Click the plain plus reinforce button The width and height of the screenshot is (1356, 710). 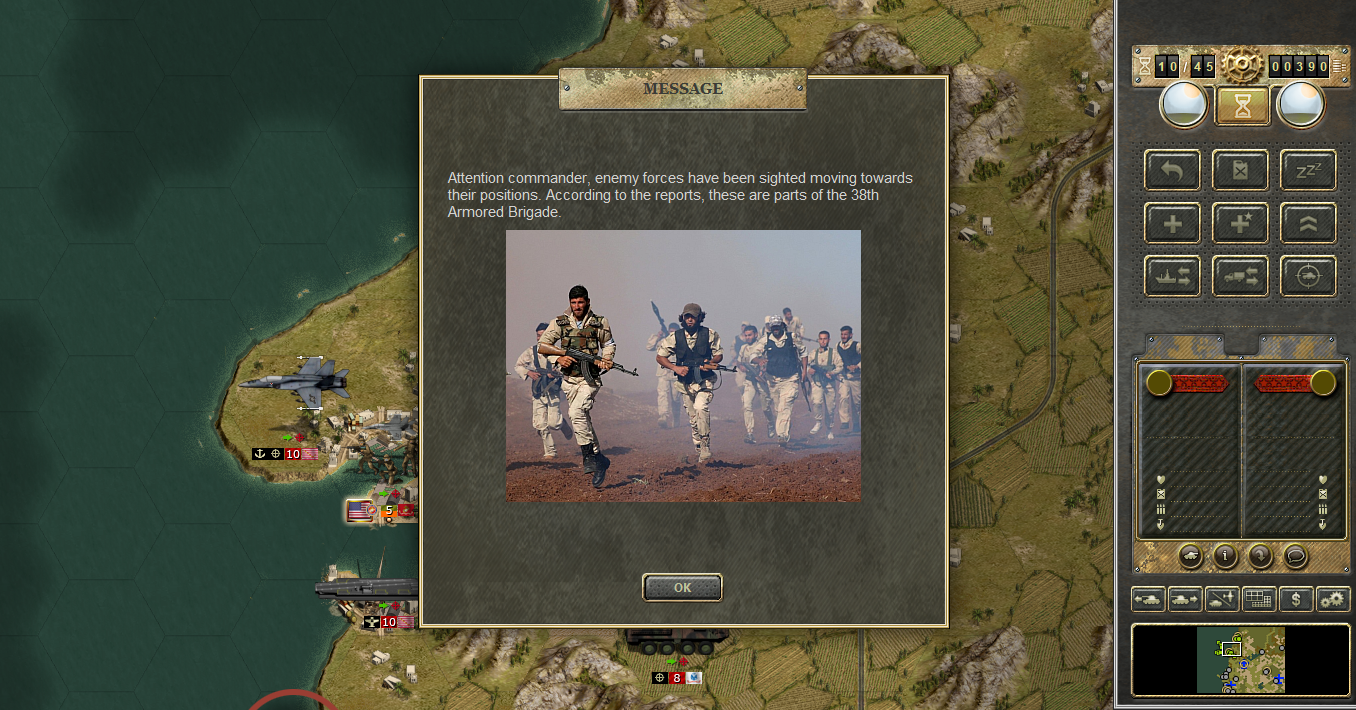(x=1173, y=223)
